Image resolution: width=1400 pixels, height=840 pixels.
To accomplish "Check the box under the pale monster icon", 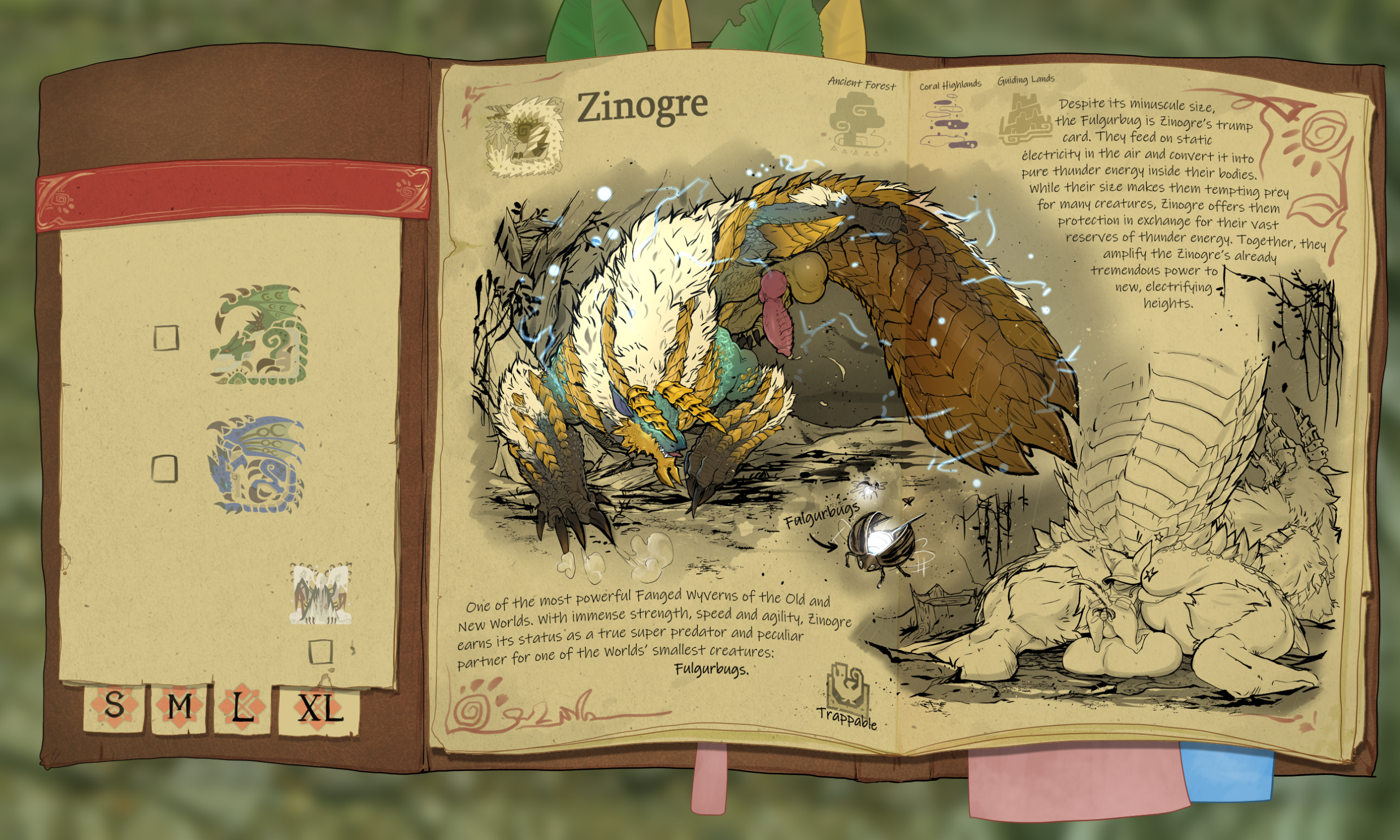I will click(321, 651).
